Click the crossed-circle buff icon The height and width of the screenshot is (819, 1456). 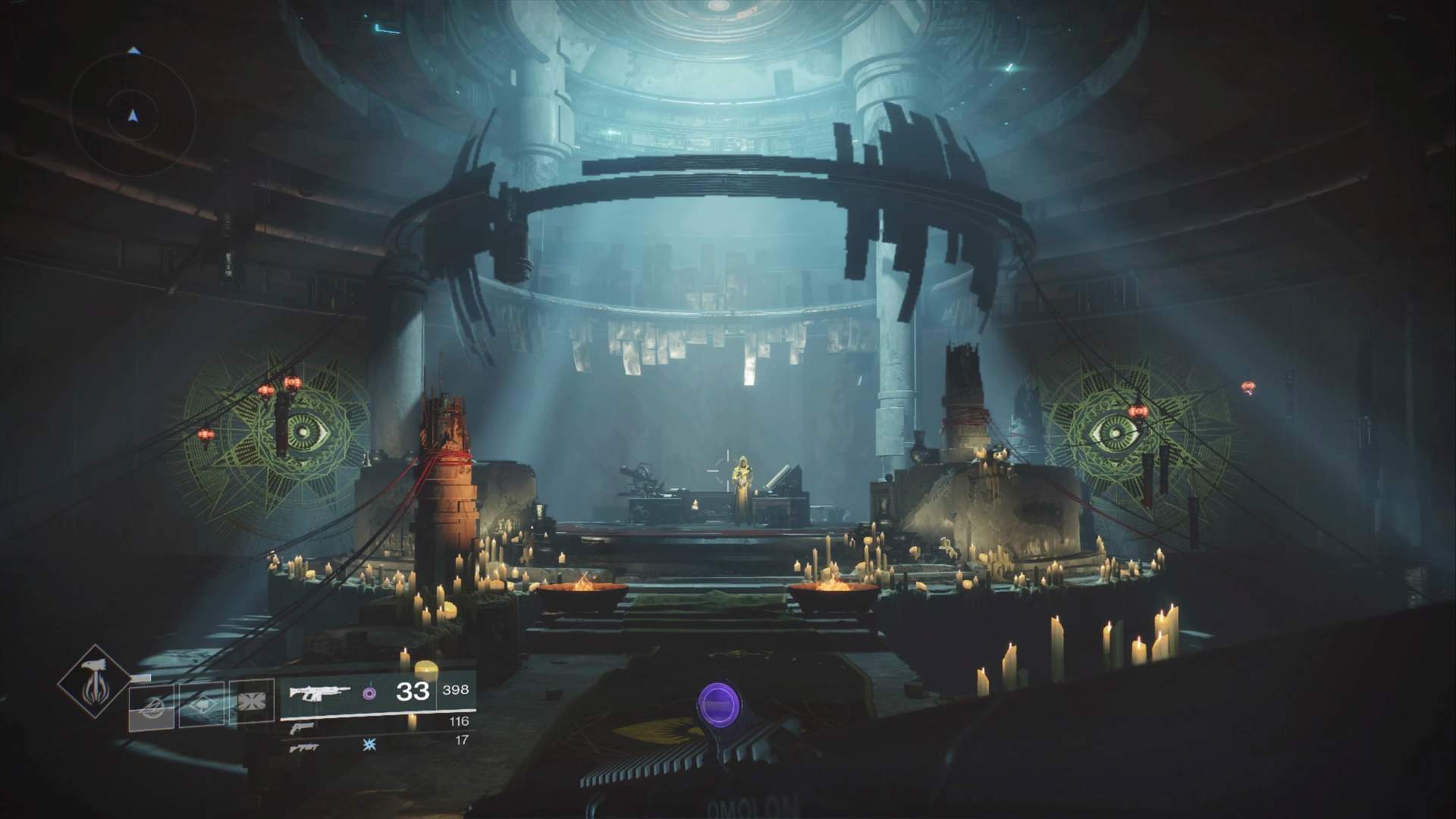153,708
